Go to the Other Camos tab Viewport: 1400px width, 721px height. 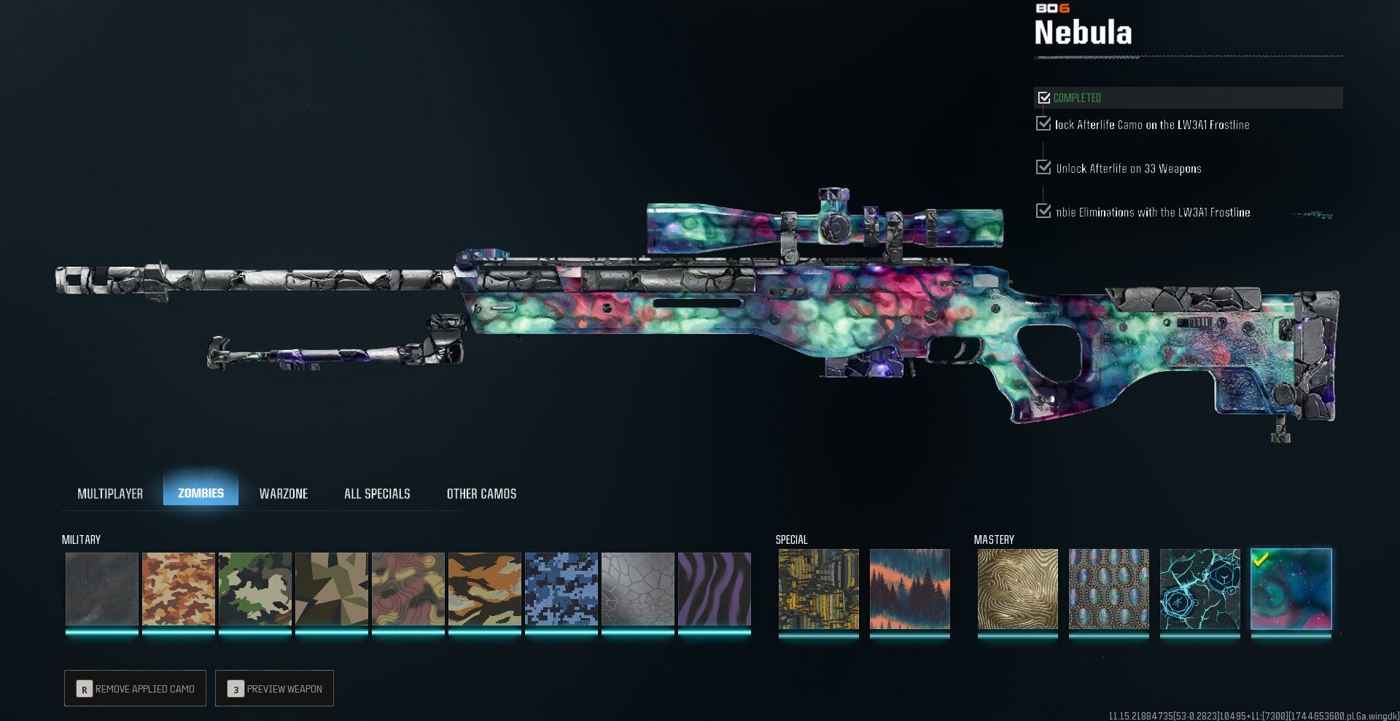pos(481,493)
